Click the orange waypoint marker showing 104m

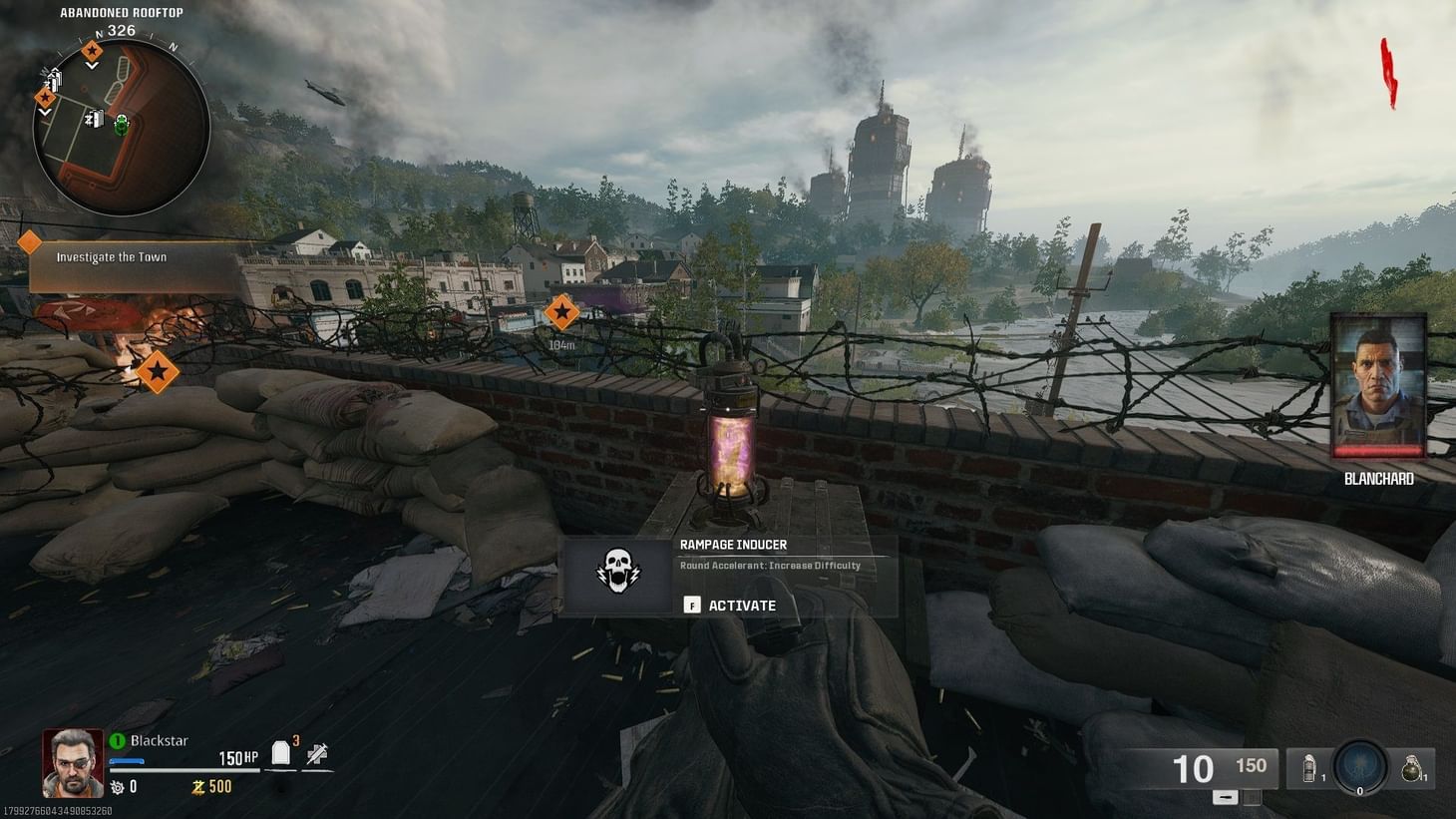(x=561, y=313)
